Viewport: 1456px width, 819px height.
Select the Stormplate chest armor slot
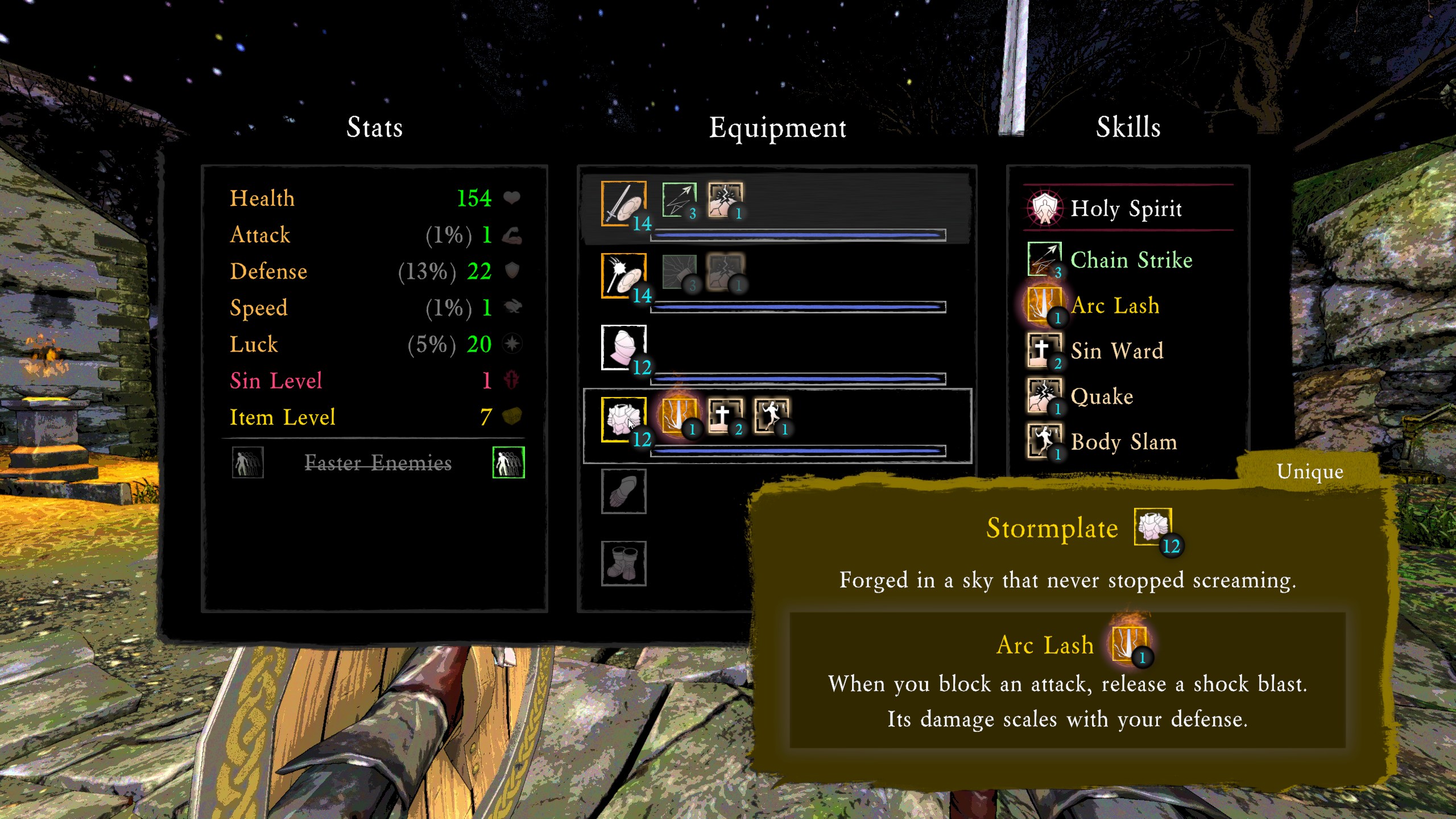point(623,419)
